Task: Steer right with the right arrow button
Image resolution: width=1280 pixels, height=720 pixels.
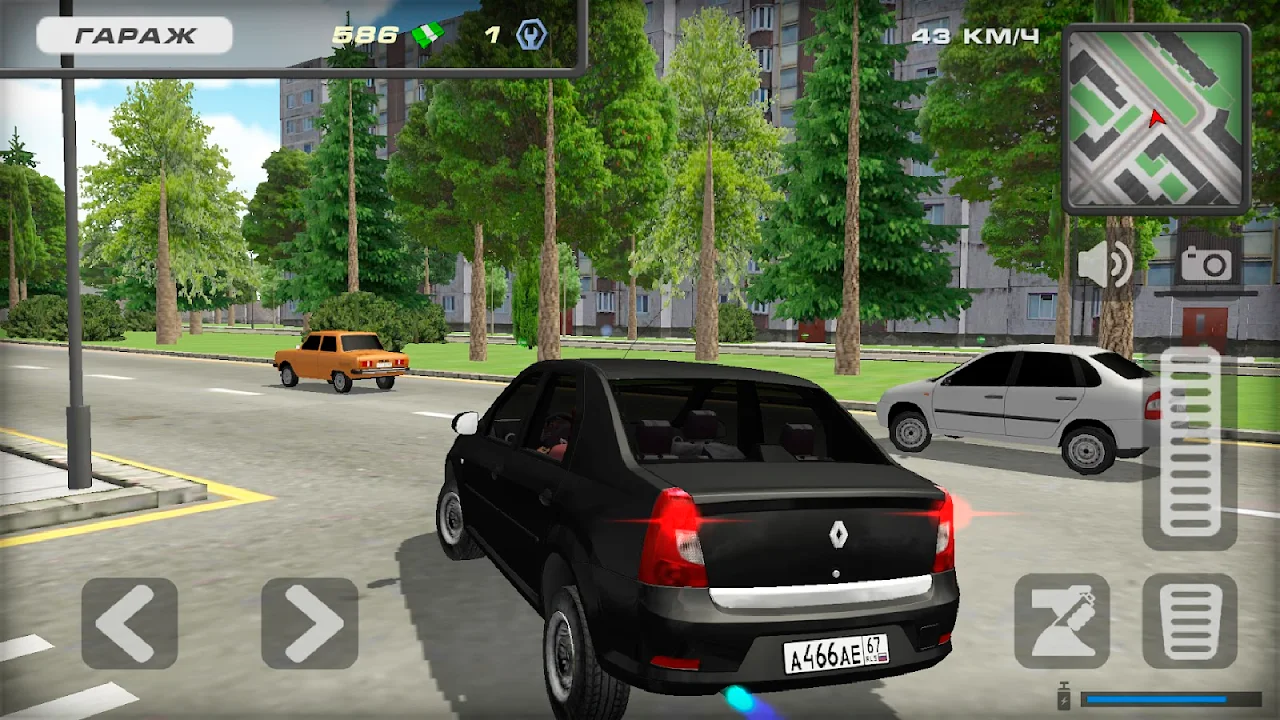Action: [x=310, y=622]
